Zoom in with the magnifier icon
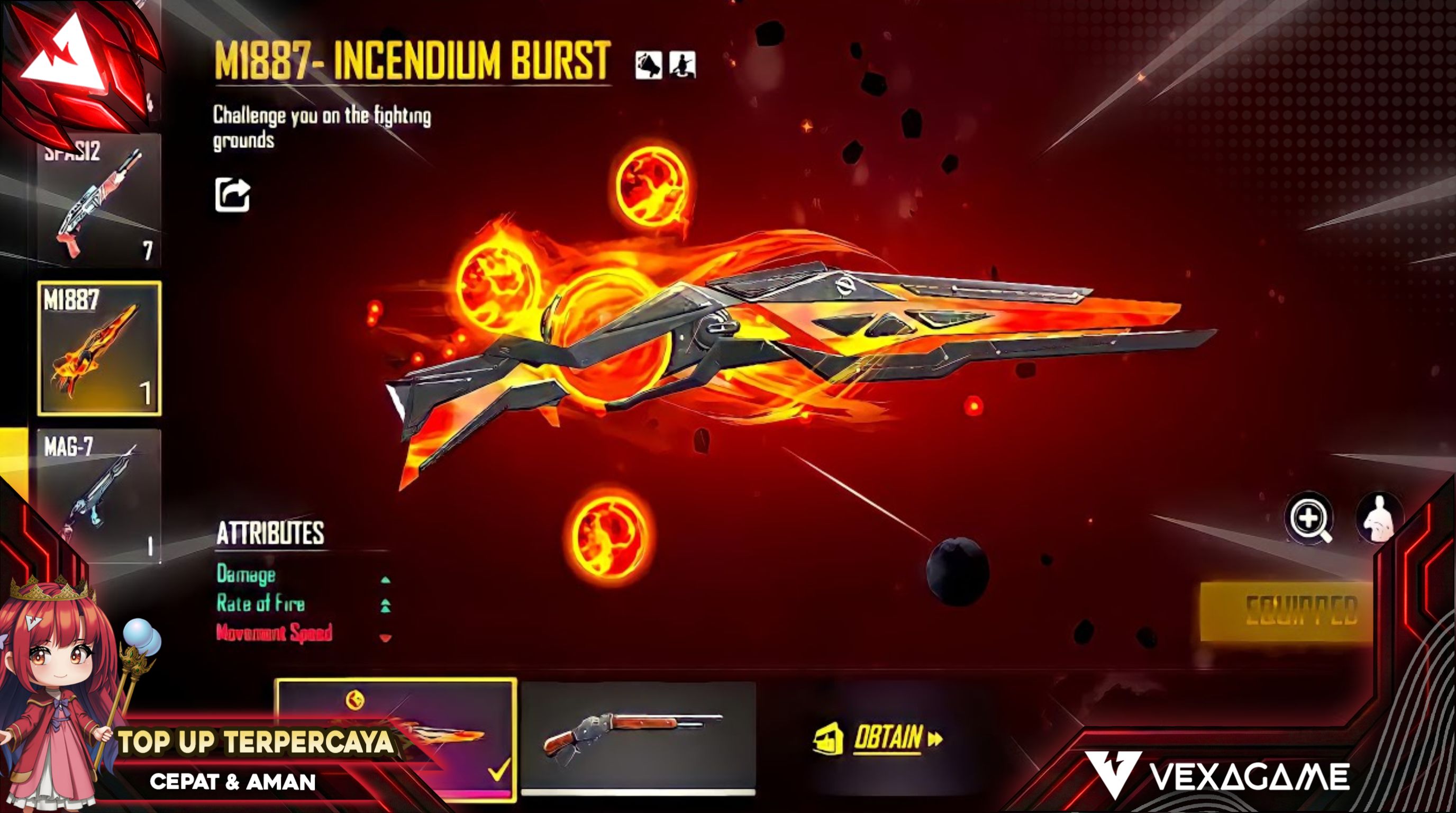This screenshot has height=813, width=1456. click(x=1309, y=518)
